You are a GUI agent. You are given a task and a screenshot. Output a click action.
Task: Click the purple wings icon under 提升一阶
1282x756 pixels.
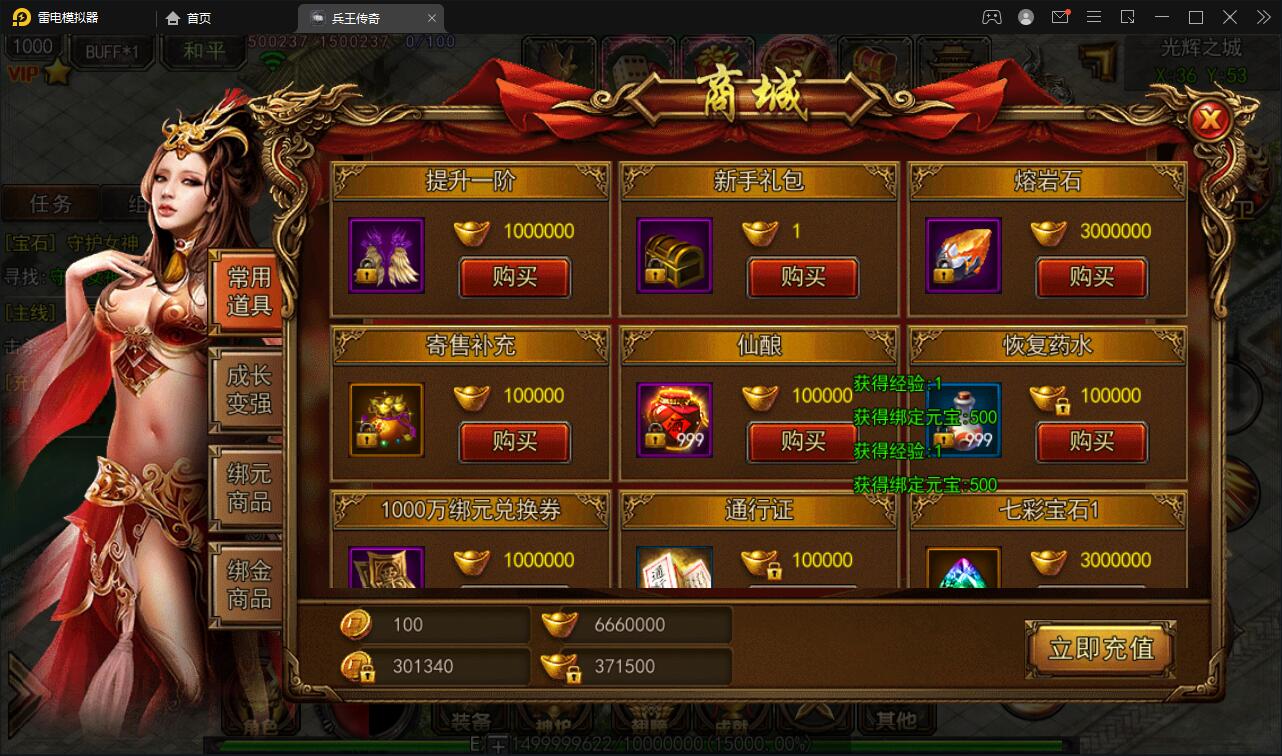pos(385,255)
